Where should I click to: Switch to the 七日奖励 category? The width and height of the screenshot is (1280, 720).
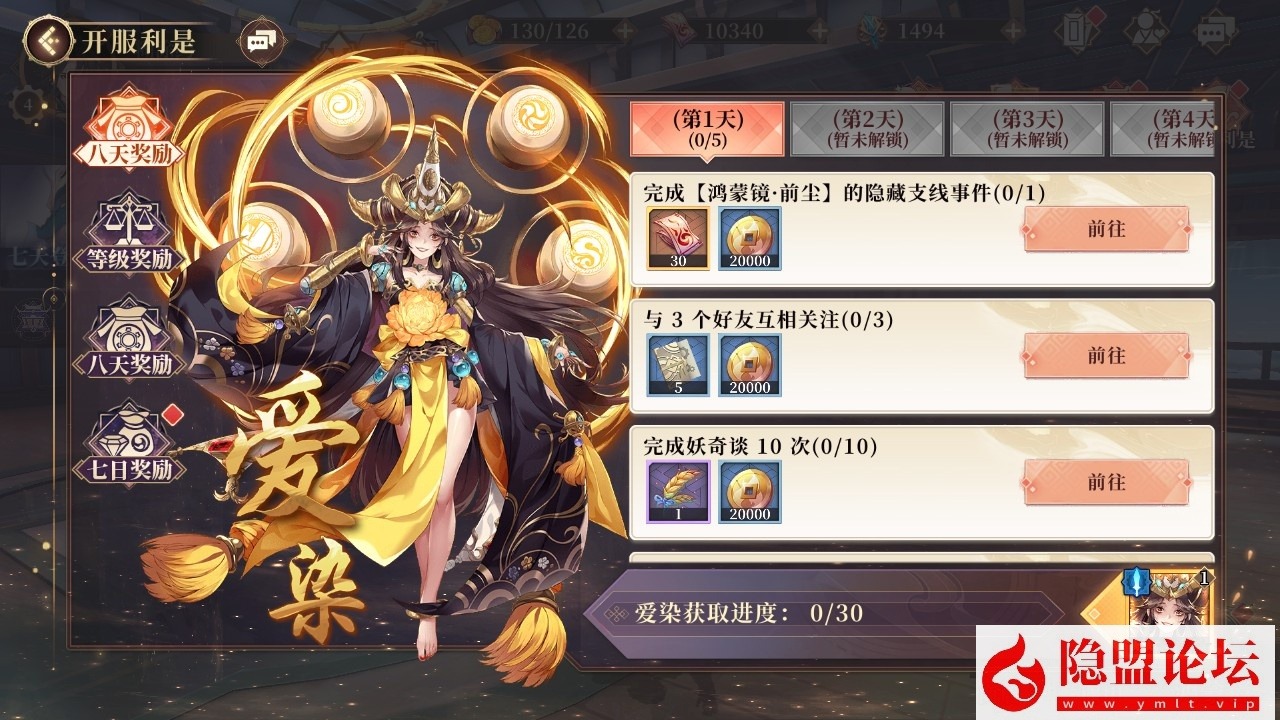pos(128,442)
